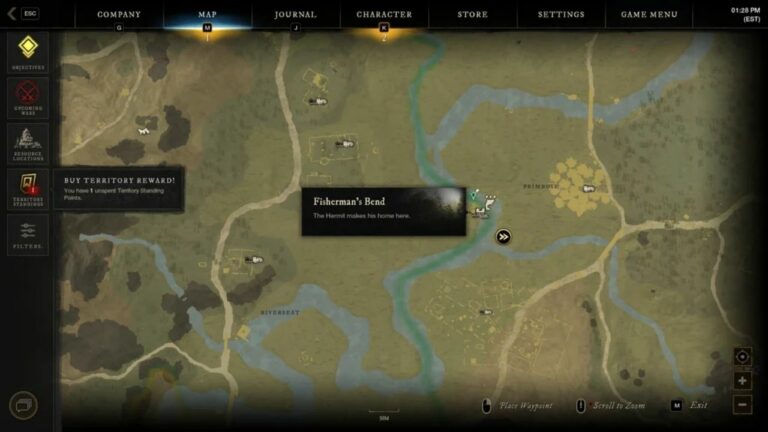Screen dimensions: 768x432
Task: Open the map Filters
Action: (x=27, y=234)
